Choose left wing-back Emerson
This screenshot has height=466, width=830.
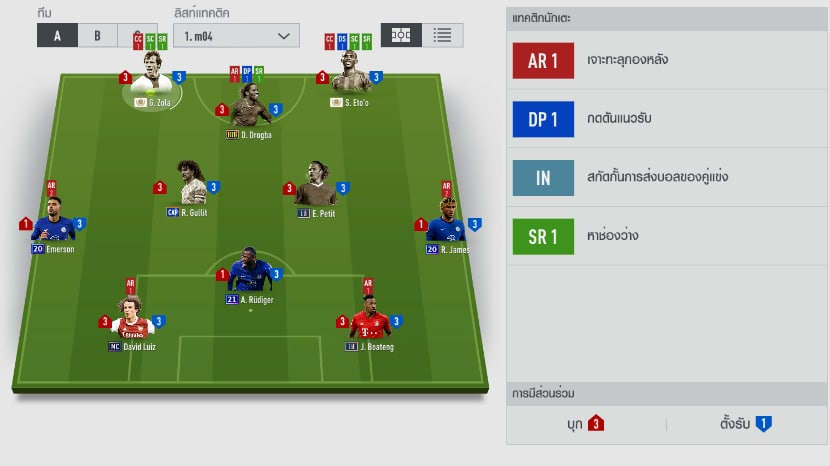53,225
